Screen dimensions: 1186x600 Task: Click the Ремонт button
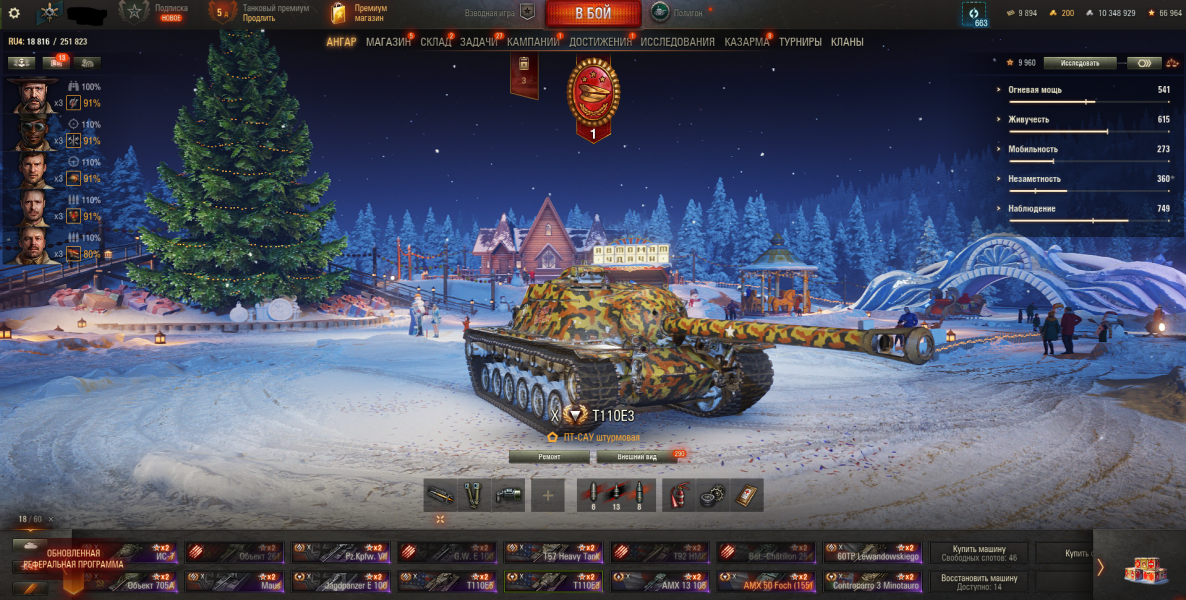[549, 456]
